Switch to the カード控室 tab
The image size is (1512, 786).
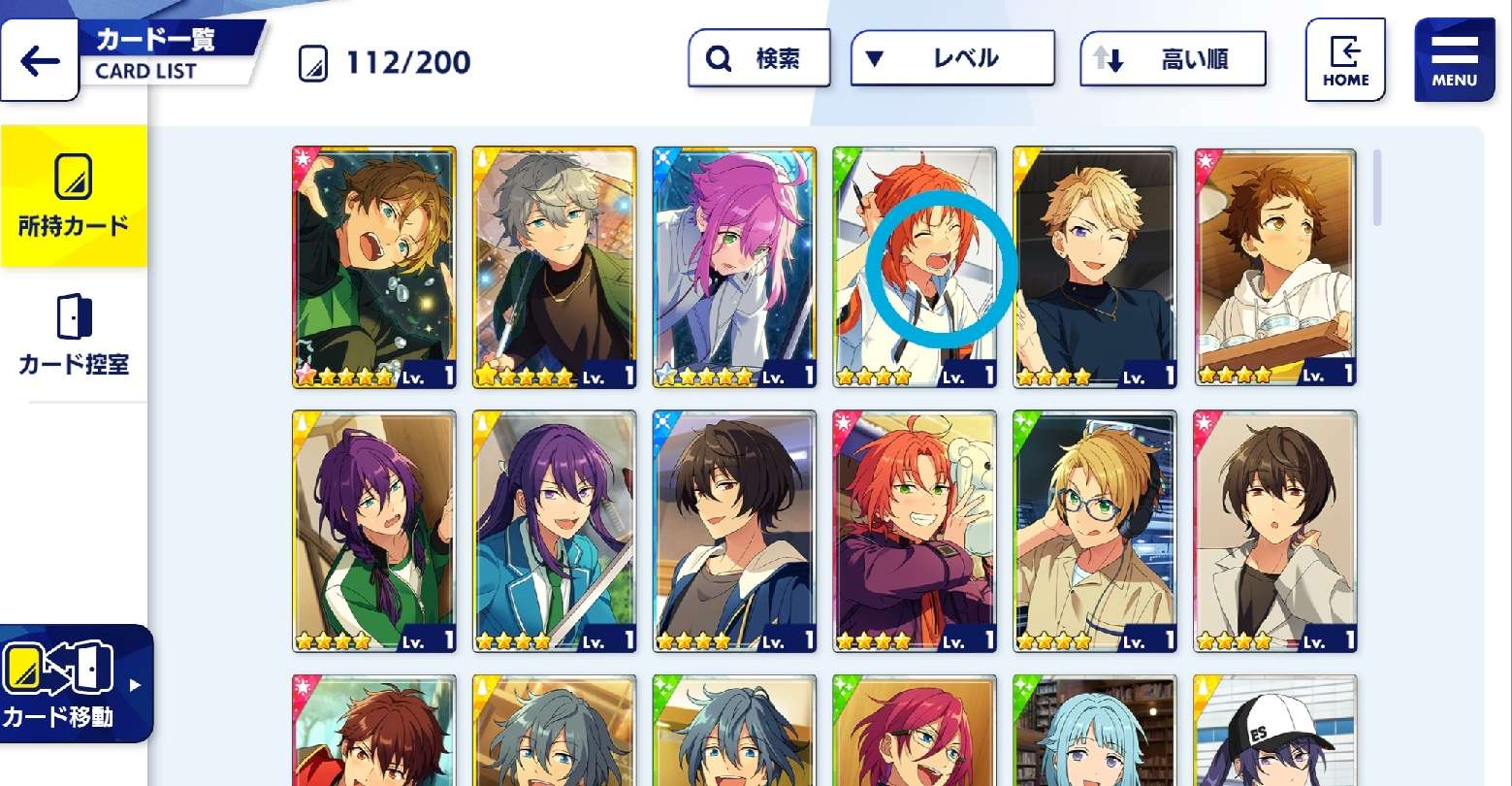coord(74,336)
